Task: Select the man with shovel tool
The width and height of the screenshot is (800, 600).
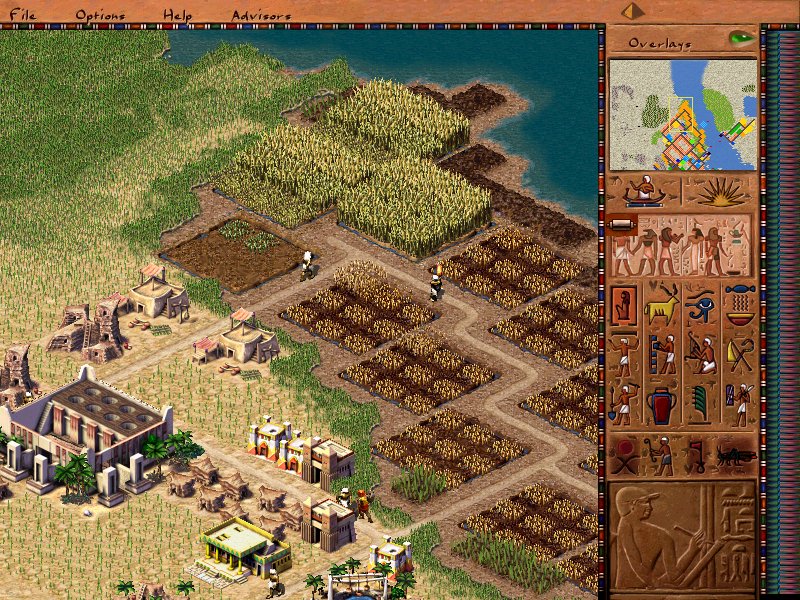Action: (625, 404)
